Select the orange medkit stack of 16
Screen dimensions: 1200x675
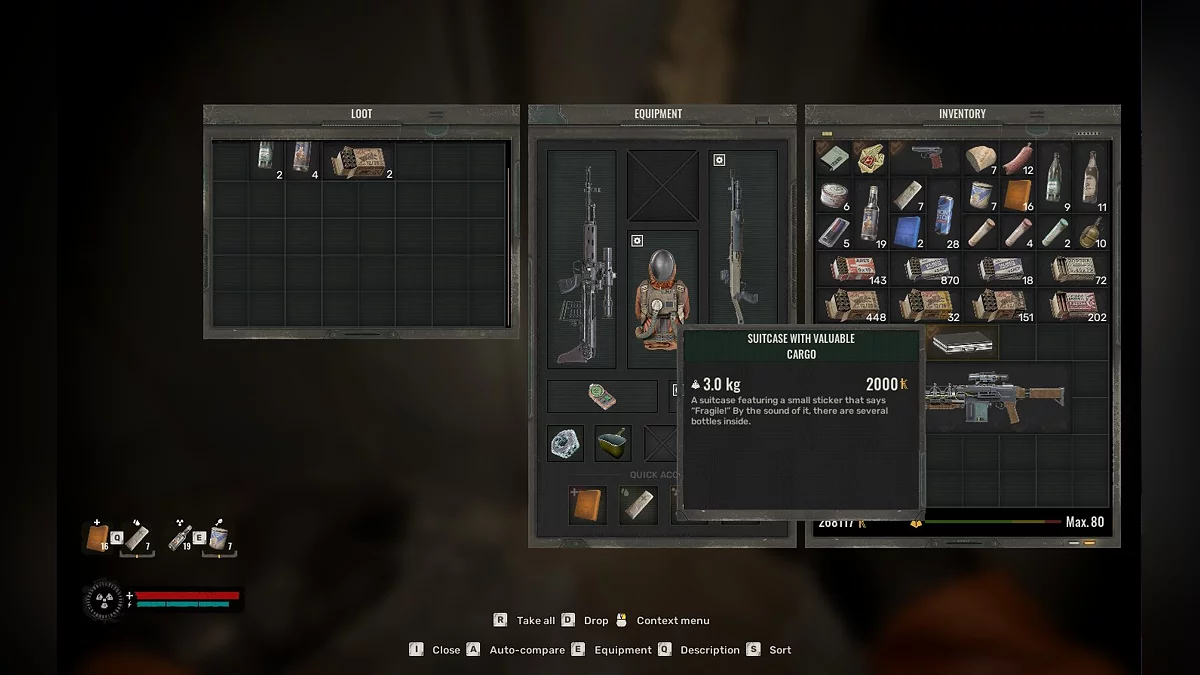coord(1017,195)
